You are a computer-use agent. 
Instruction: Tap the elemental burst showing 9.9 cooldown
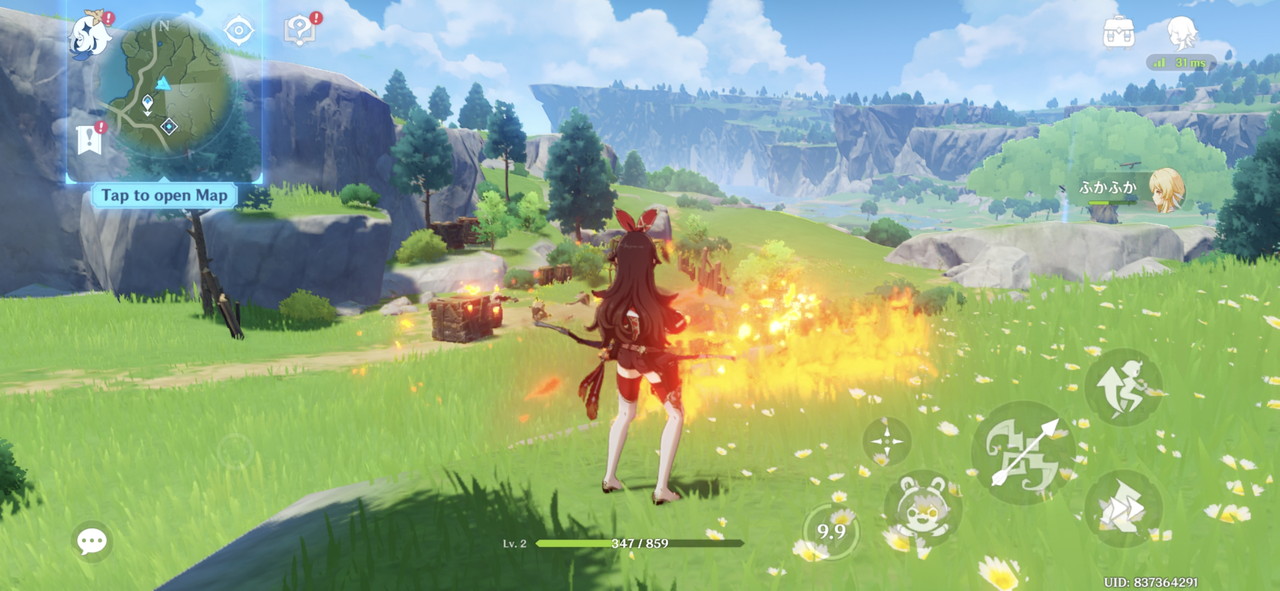click(x=832, y=531)
